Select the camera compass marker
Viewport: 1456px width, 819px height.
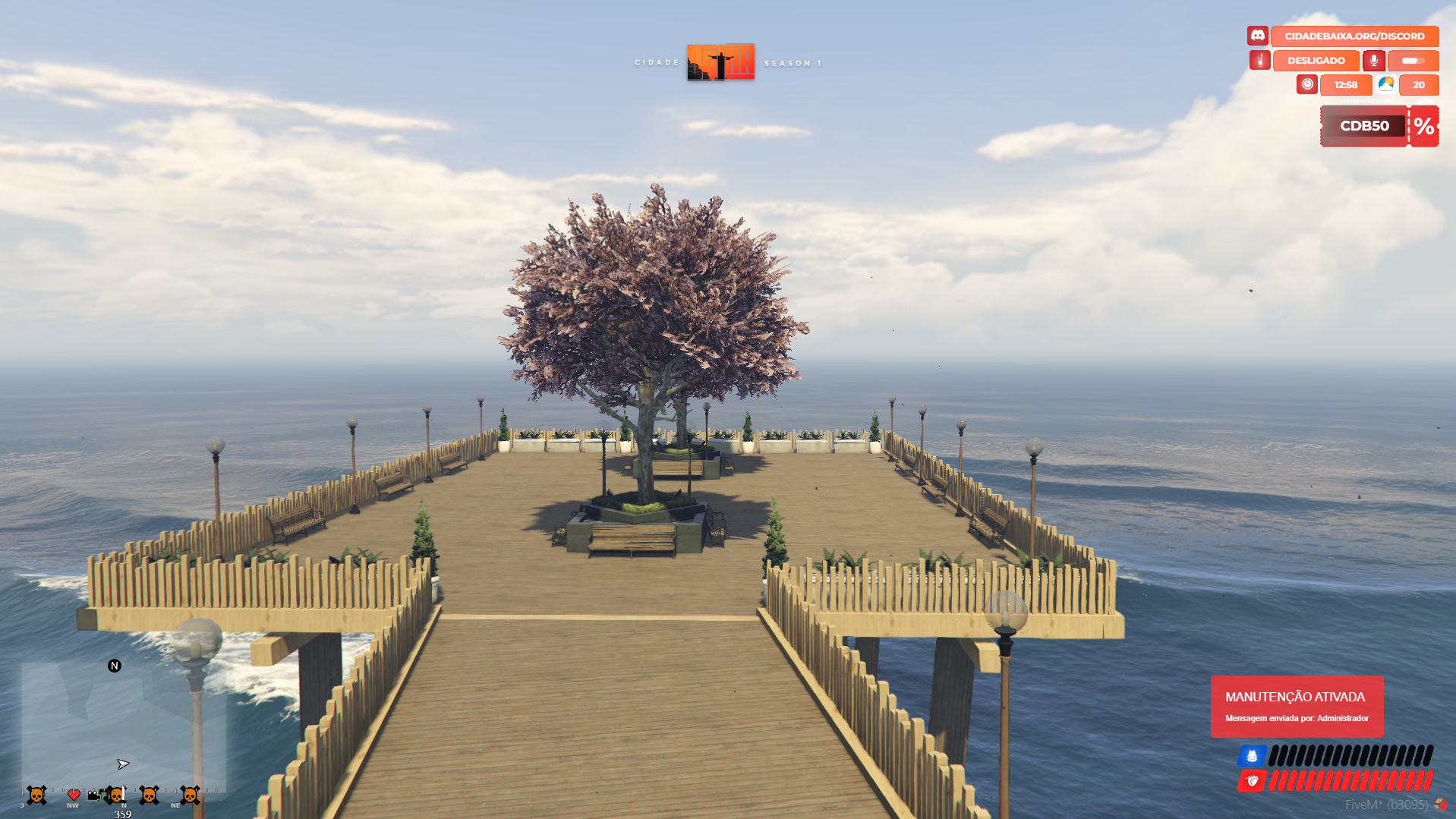93,795
